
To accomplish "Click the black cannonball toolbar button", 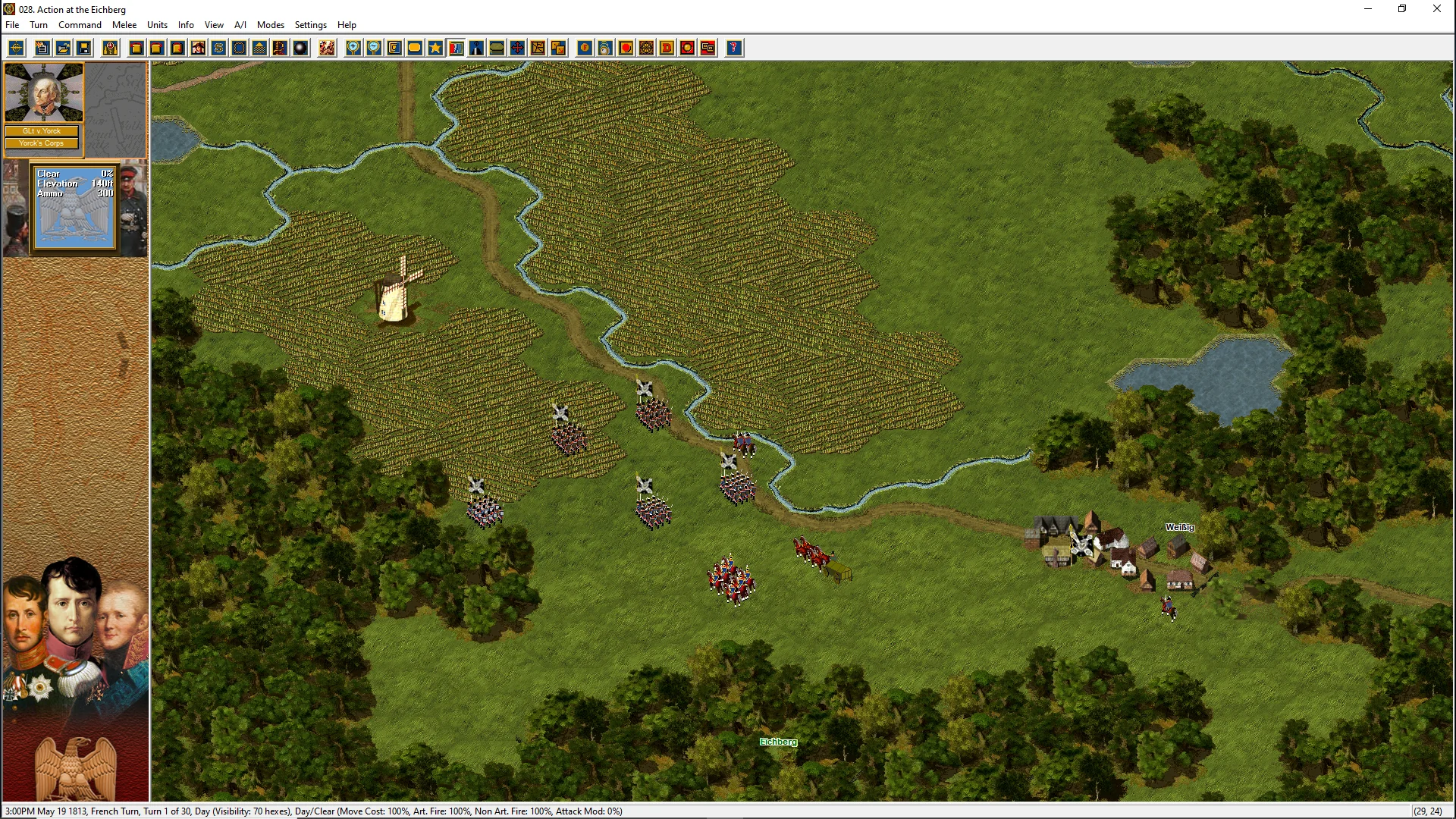I will click(300, 49).
